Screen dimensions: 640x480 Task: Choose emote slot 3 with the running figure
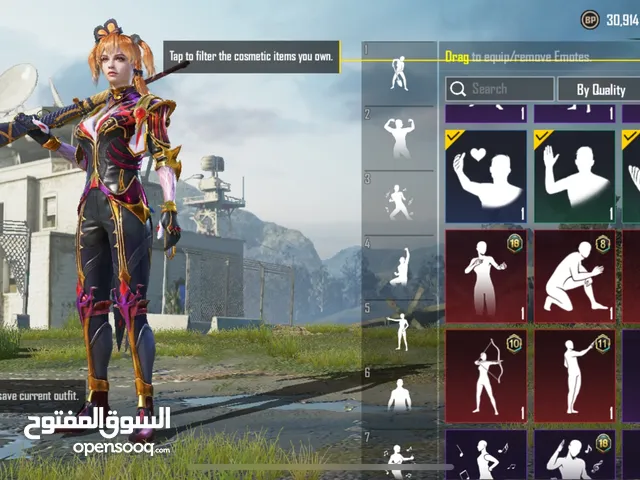[399, 203]
